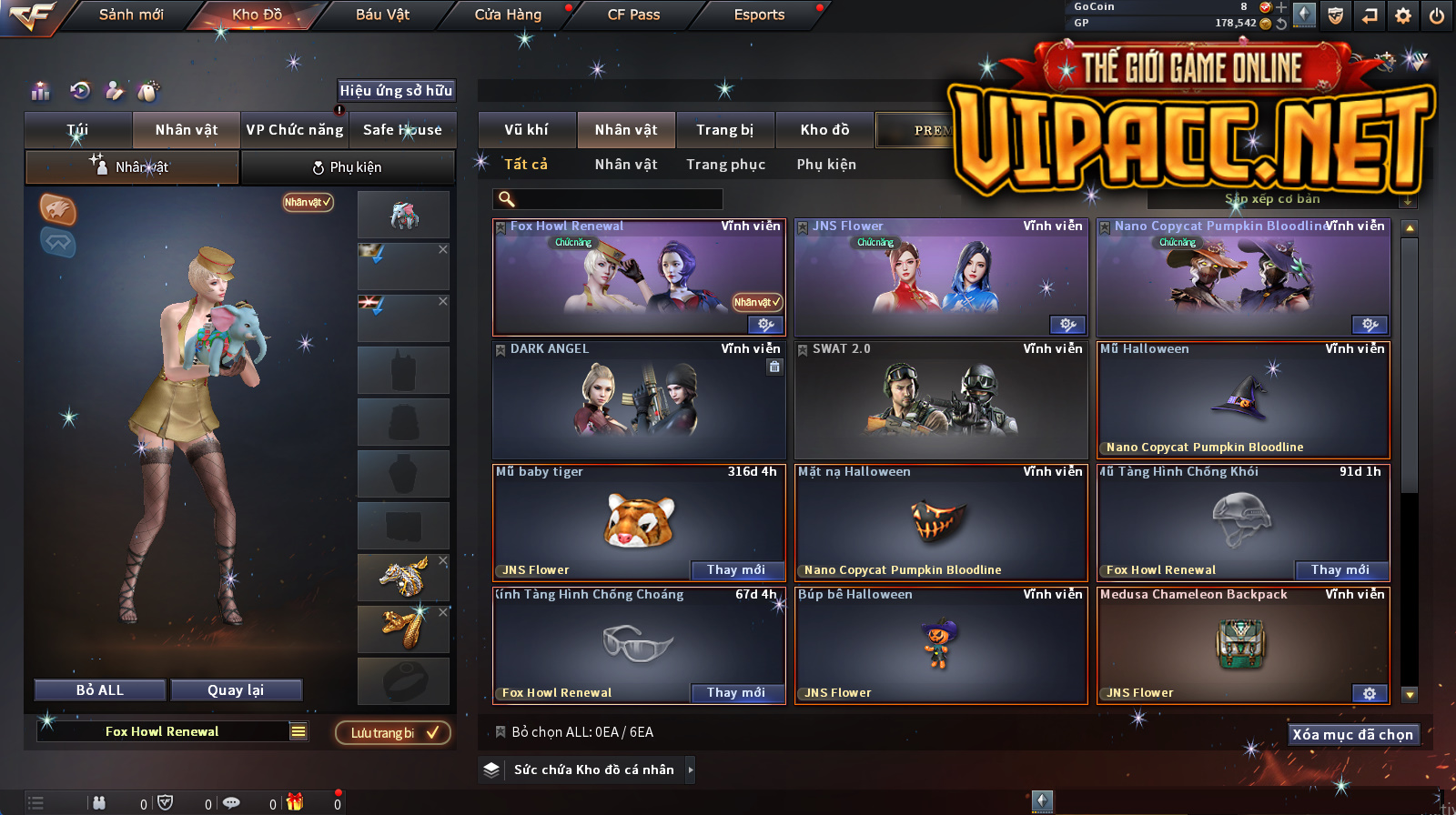This screenshot has height=815, width=1456.
Task: Click the Quay lại button
Action: [236, 690]
